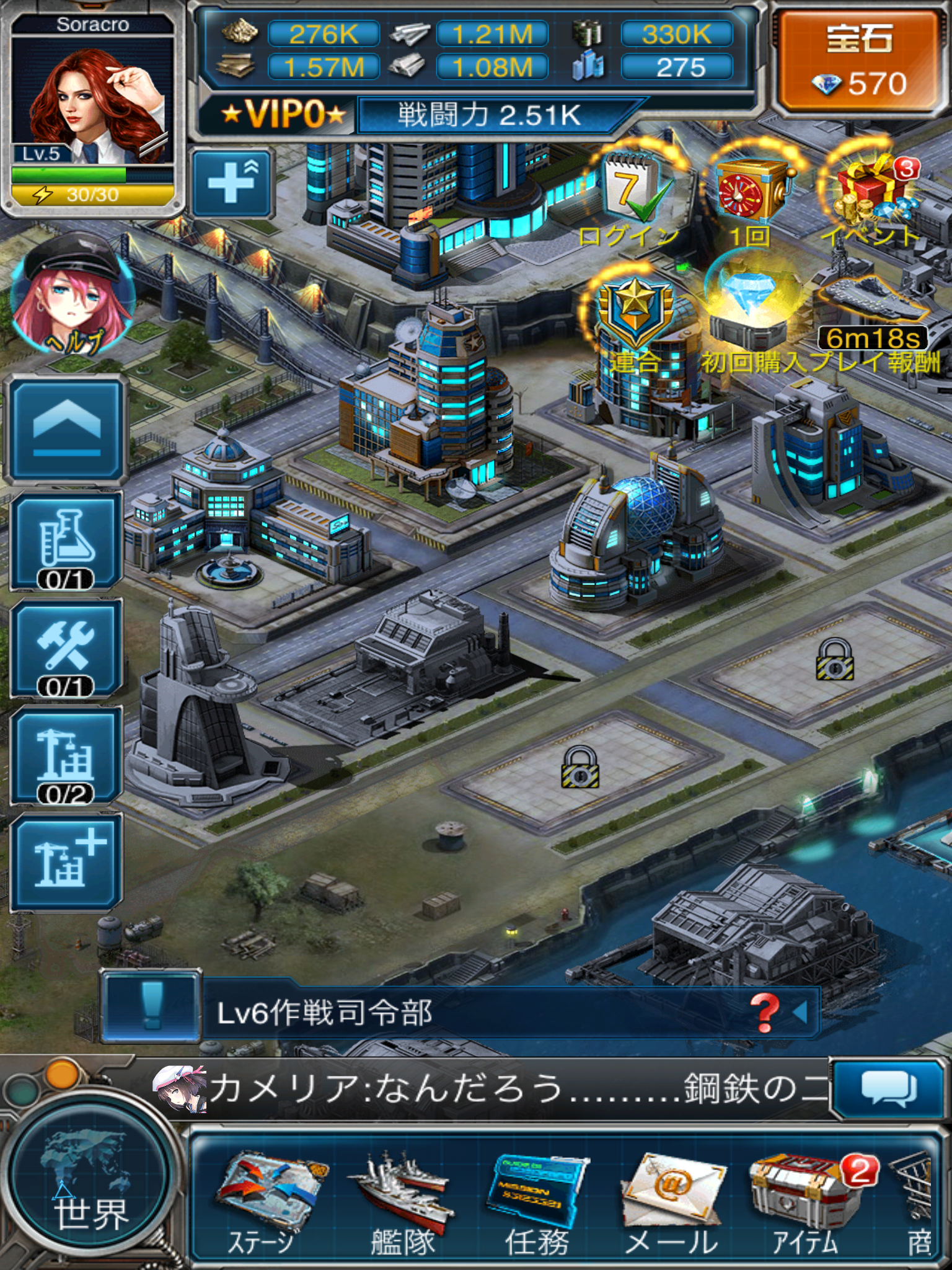Image resolution: width=952 pixels, height=1270 pixels.
Task: Collapse the left side panel arrow
Action: coord(66,429)
